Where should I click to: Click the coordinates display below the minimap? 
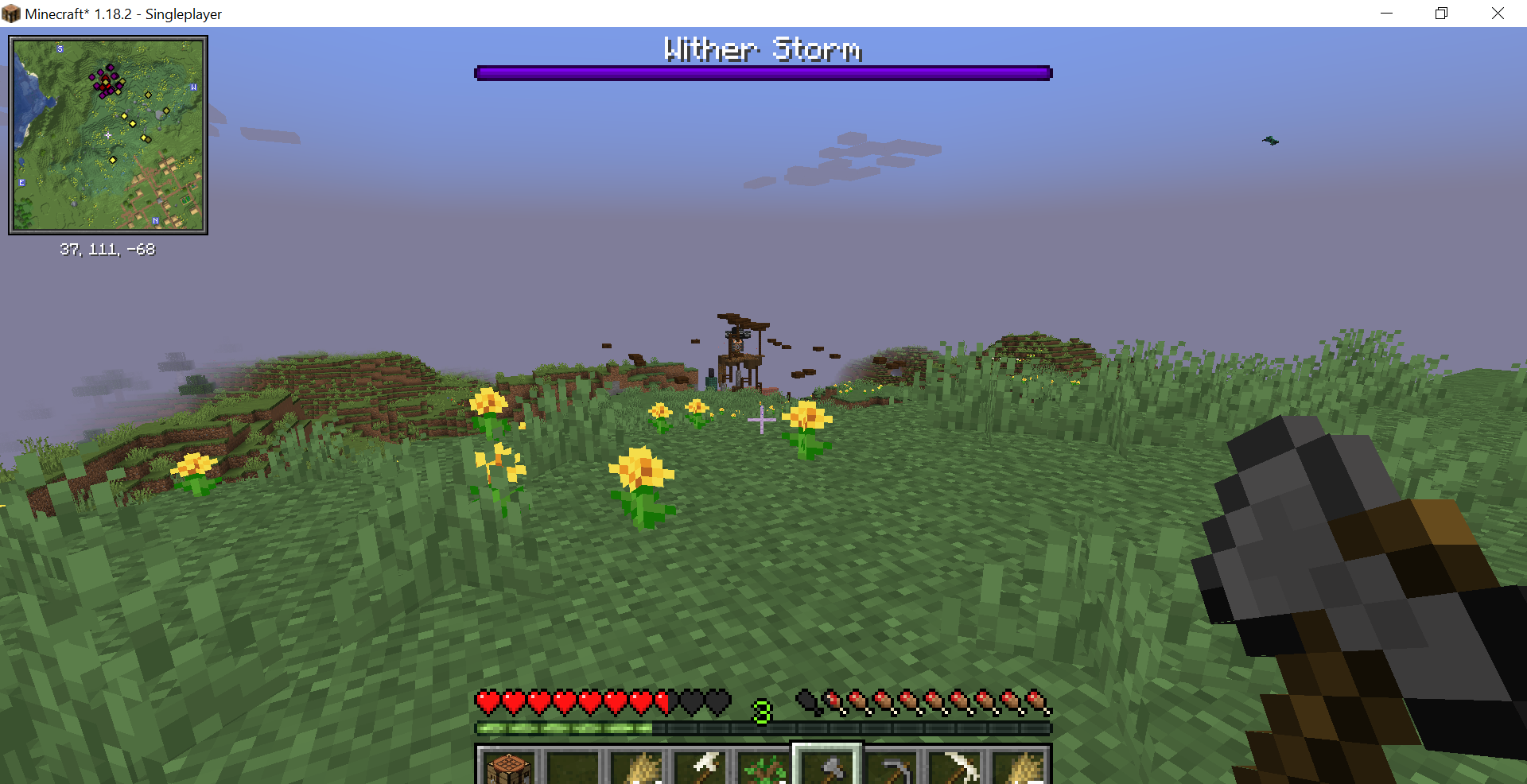coord(107,249)
